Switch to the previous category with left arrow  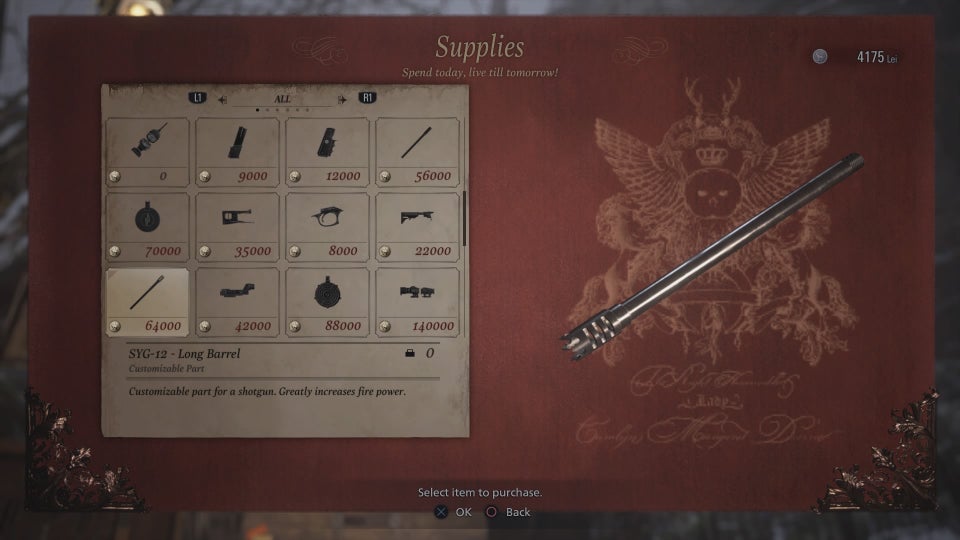[x=222, y=99]
